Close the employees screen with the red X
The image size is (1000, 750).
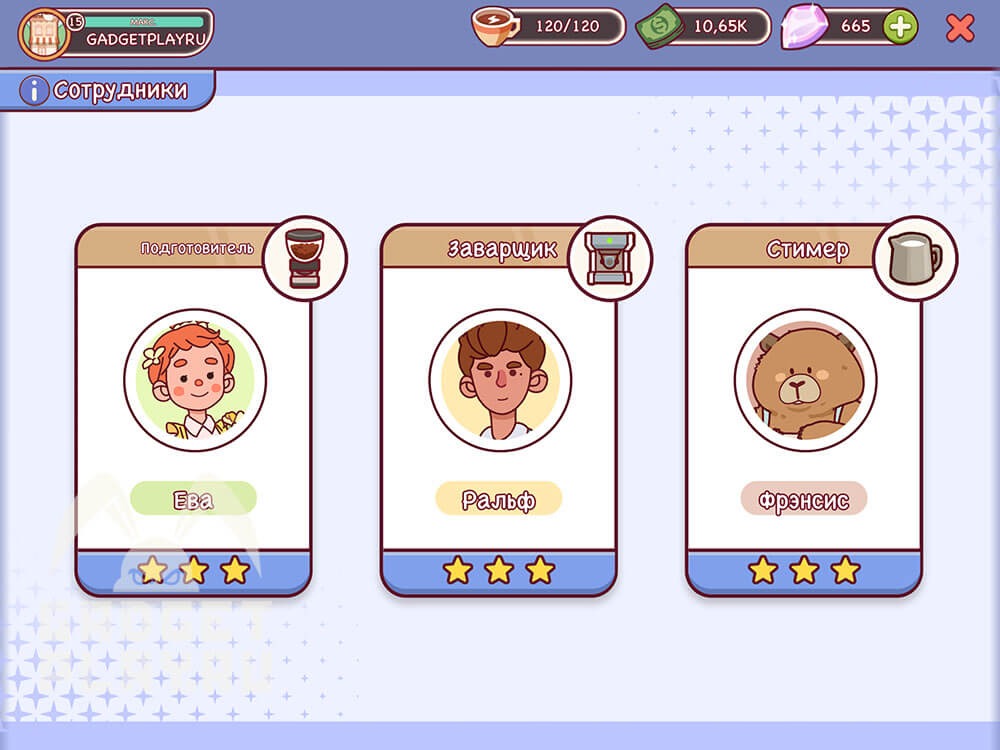(959, 27)
